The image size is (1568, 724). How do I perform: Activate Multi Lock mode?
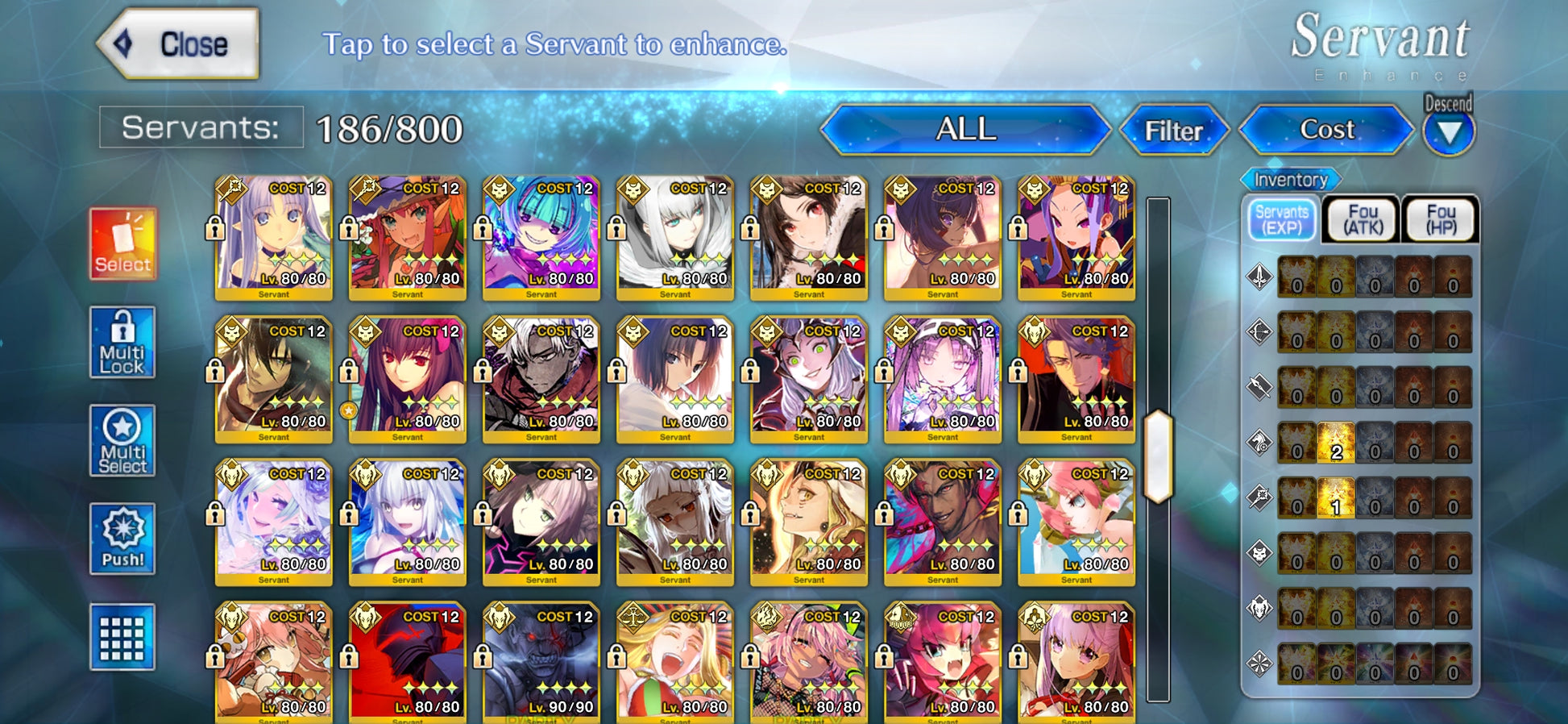(122, 343)
